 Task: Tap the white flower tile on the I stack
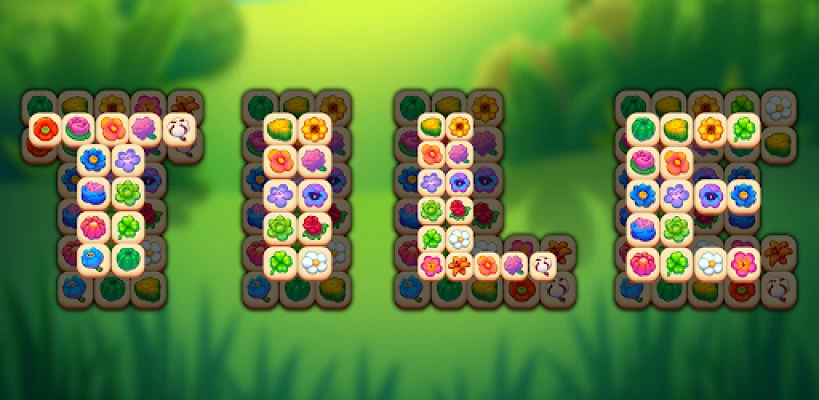314,261
